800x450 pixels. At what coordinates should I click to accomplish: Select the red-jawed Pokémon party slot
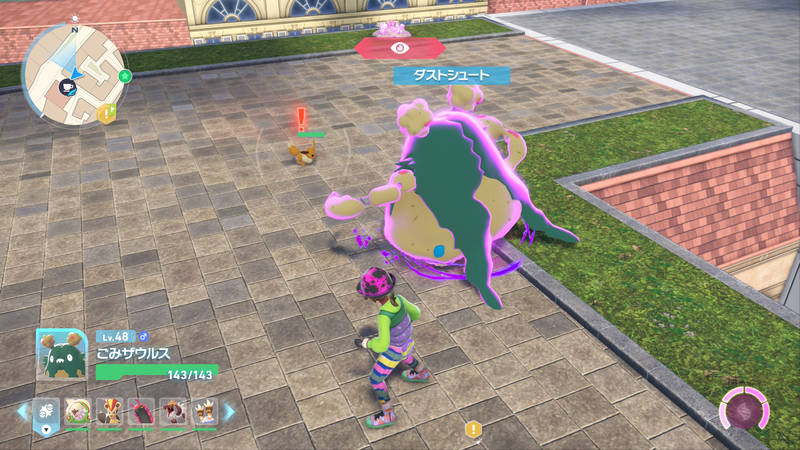(x=174, y=410)
